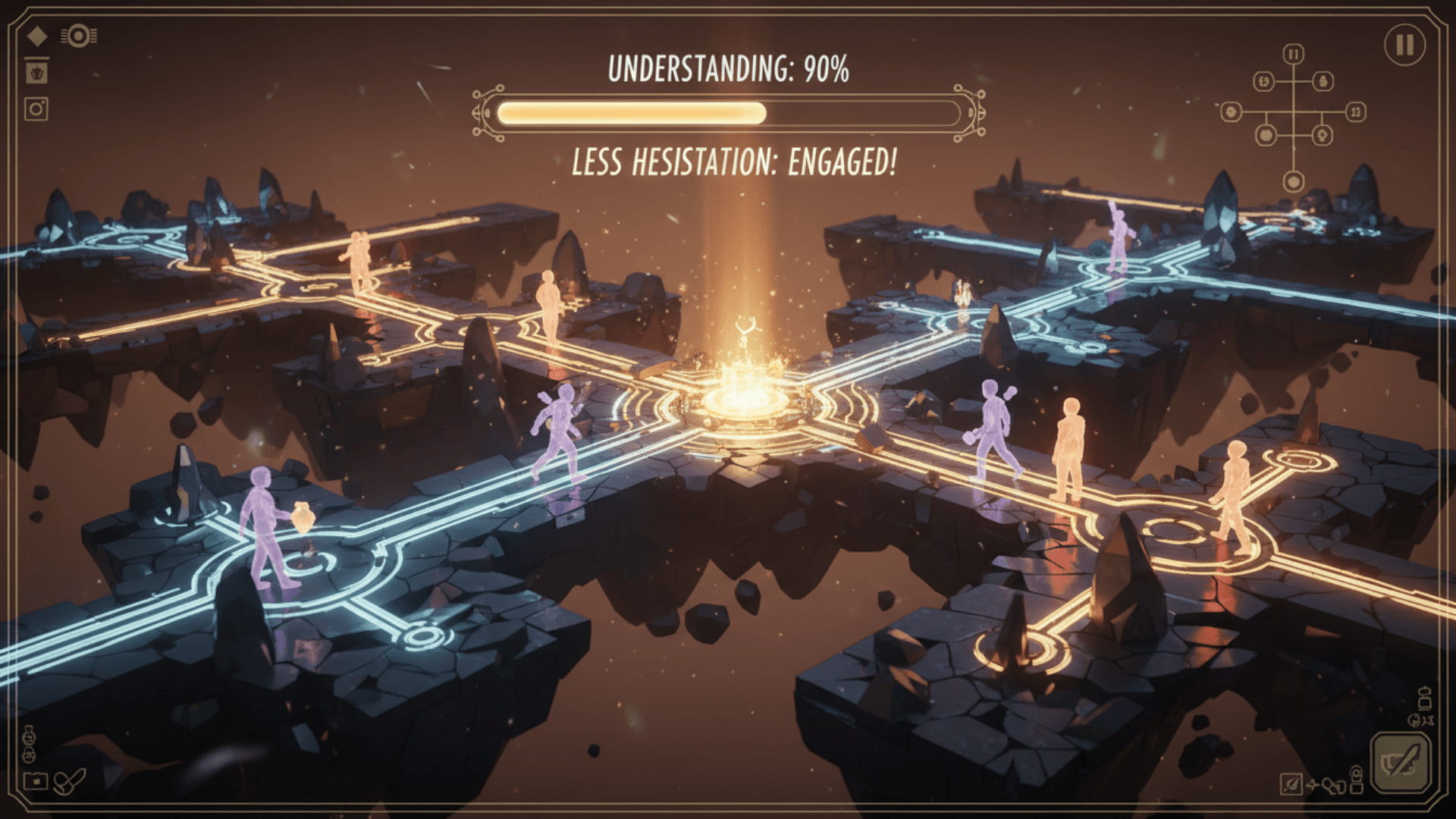Viewport: 1456px width, 819px height.
Task: Click the UNDERSTANDING: 90% heading
Action: pyautogui.click(x=727, y=68)
